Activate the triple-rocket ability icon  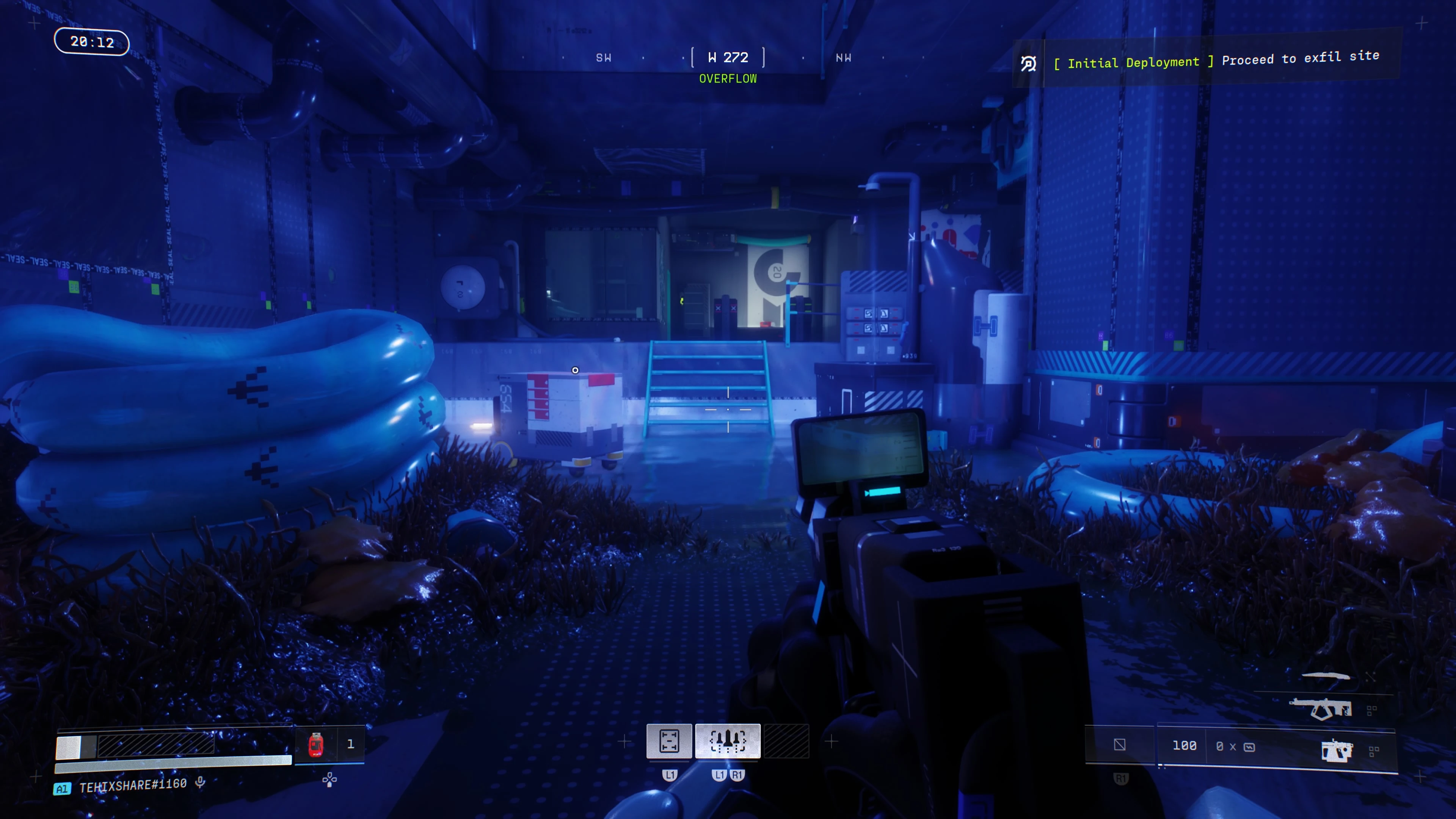[728, 741]
